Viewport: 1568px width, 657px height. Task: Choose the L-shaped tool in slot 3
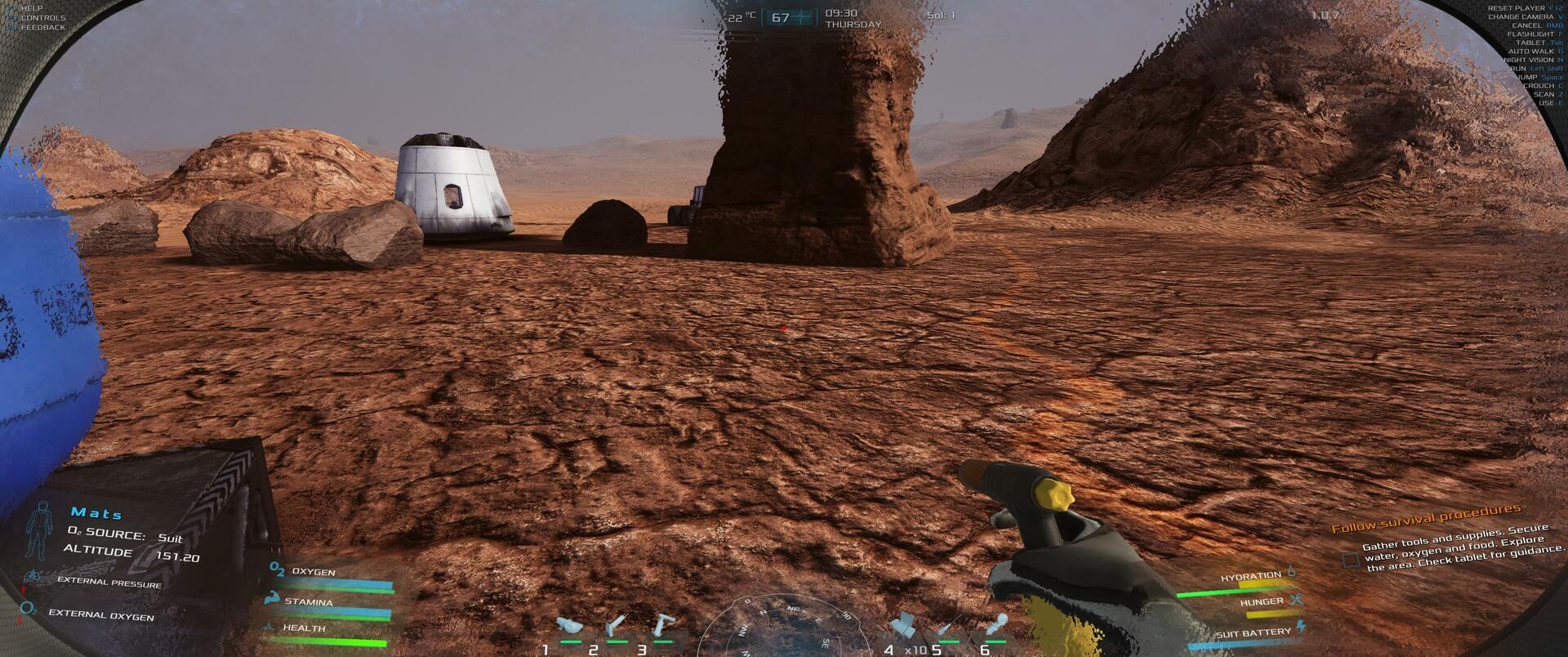click(664, 627)
